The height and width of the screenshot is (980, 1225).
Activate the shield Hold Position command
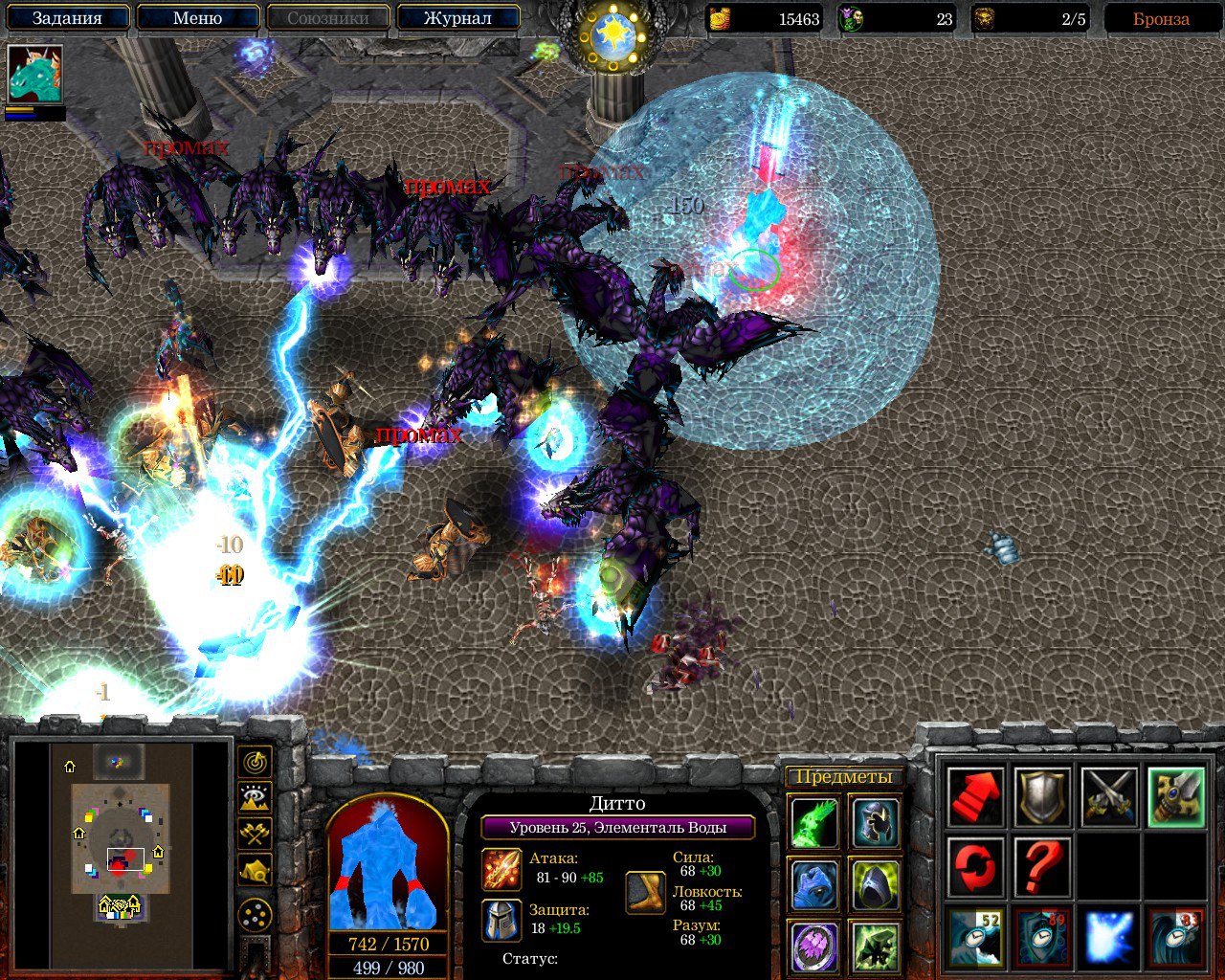[1042, 796]
